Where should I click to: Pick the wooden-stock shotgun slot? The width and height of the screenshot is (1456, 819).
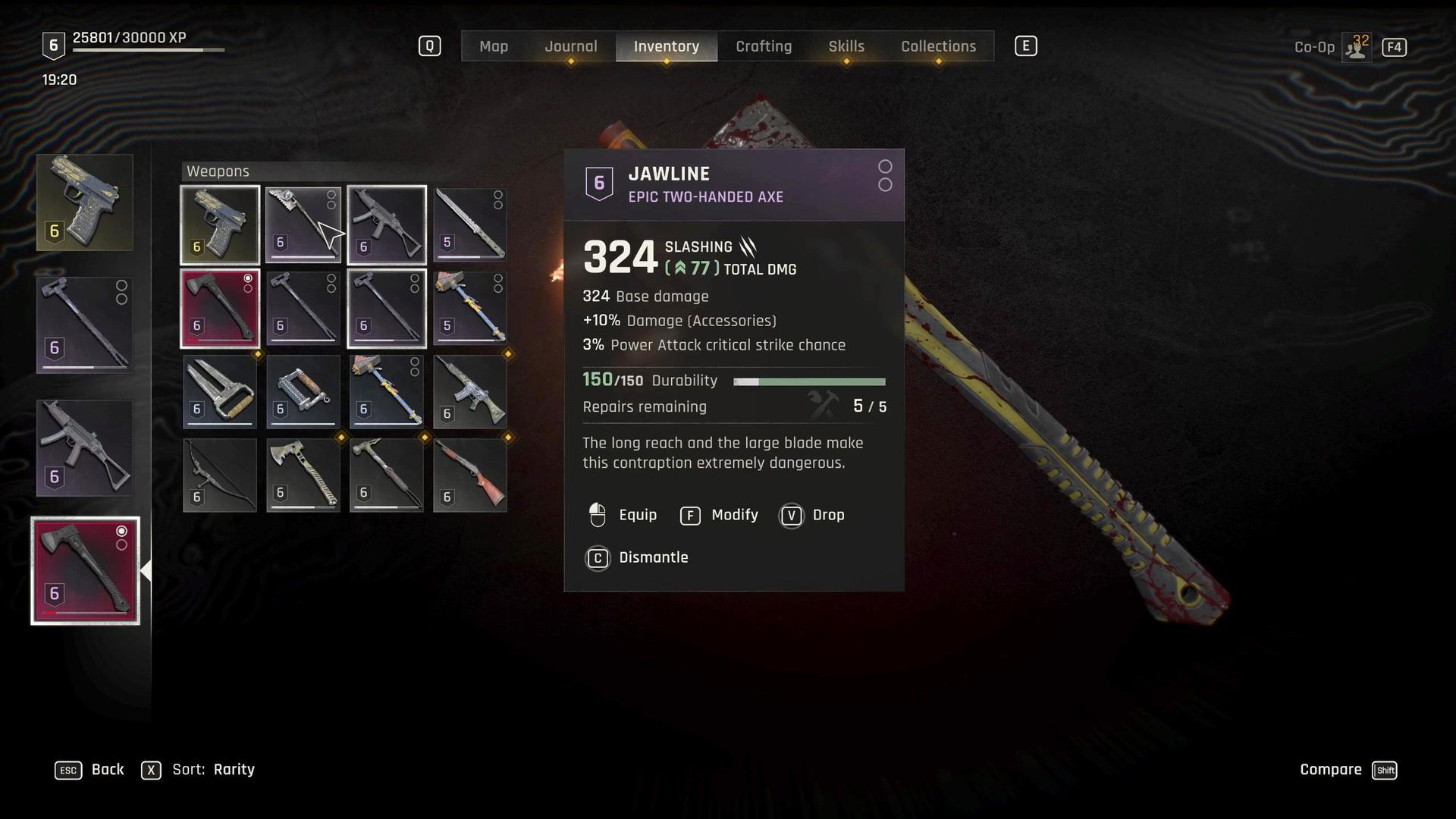coord(470,475)
